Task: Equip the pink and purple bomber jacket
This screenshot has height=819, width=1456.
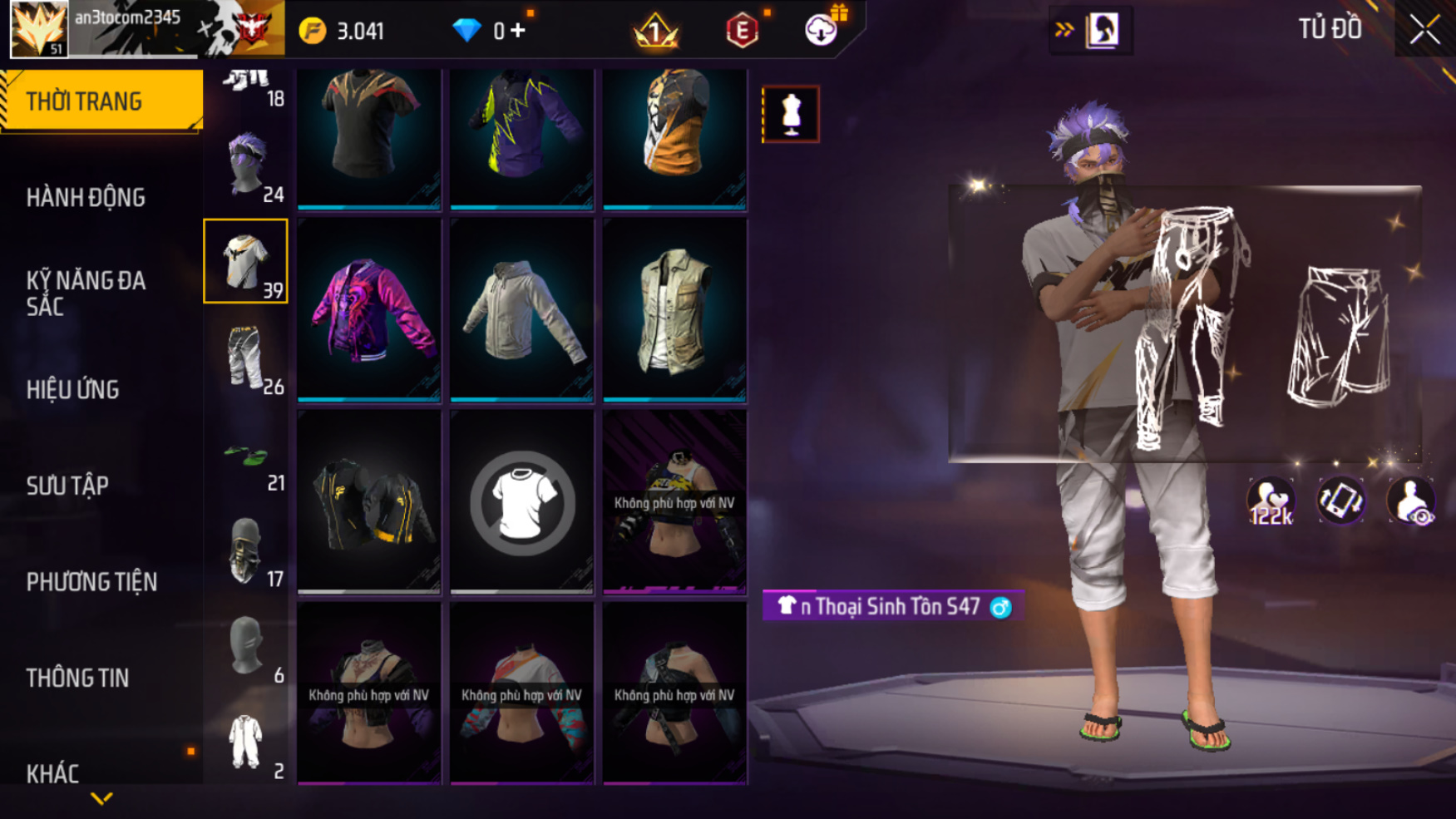Action: pos(369,310)
